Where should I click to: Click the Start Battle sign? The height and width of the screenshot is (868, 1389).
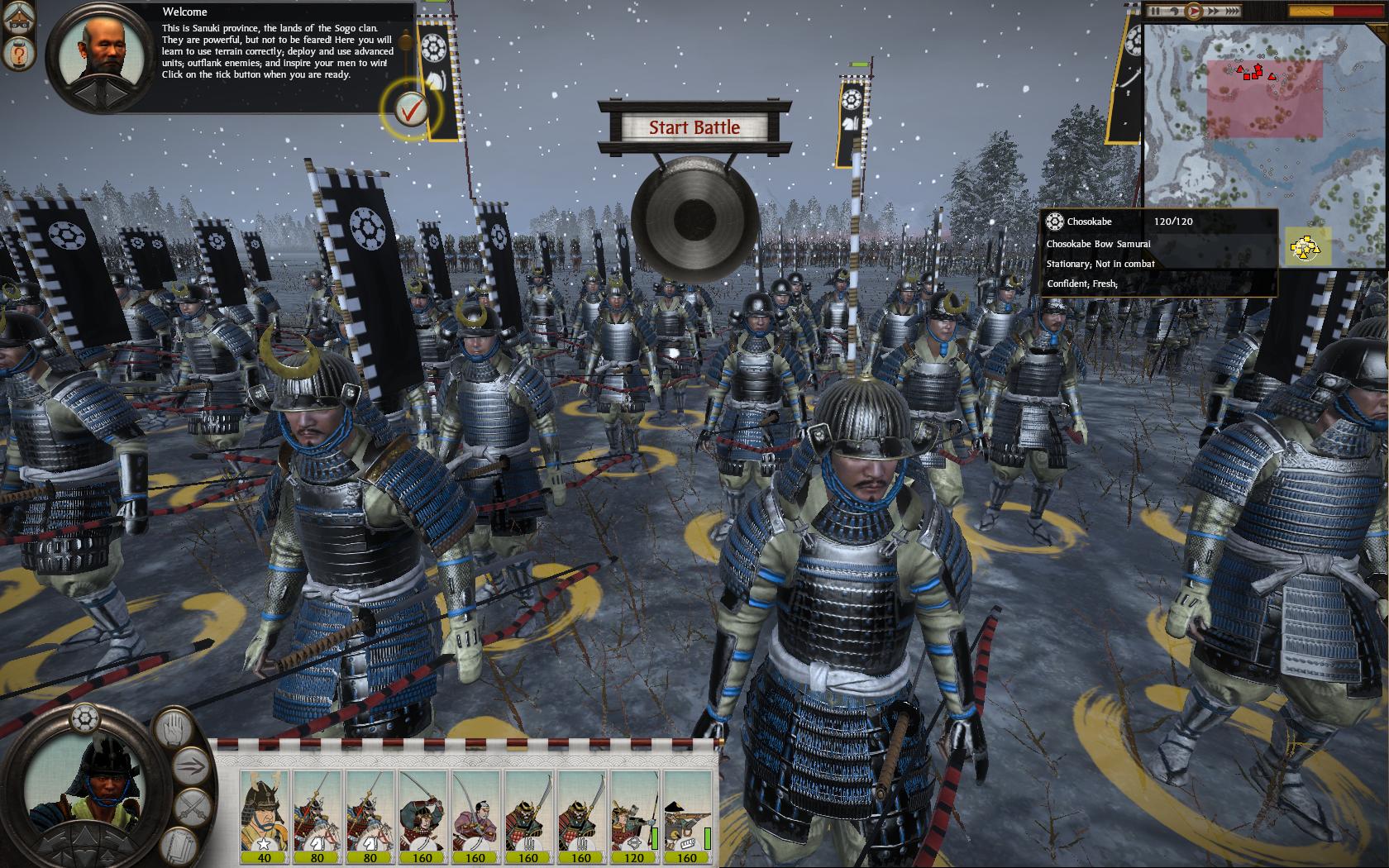point(694,127)
